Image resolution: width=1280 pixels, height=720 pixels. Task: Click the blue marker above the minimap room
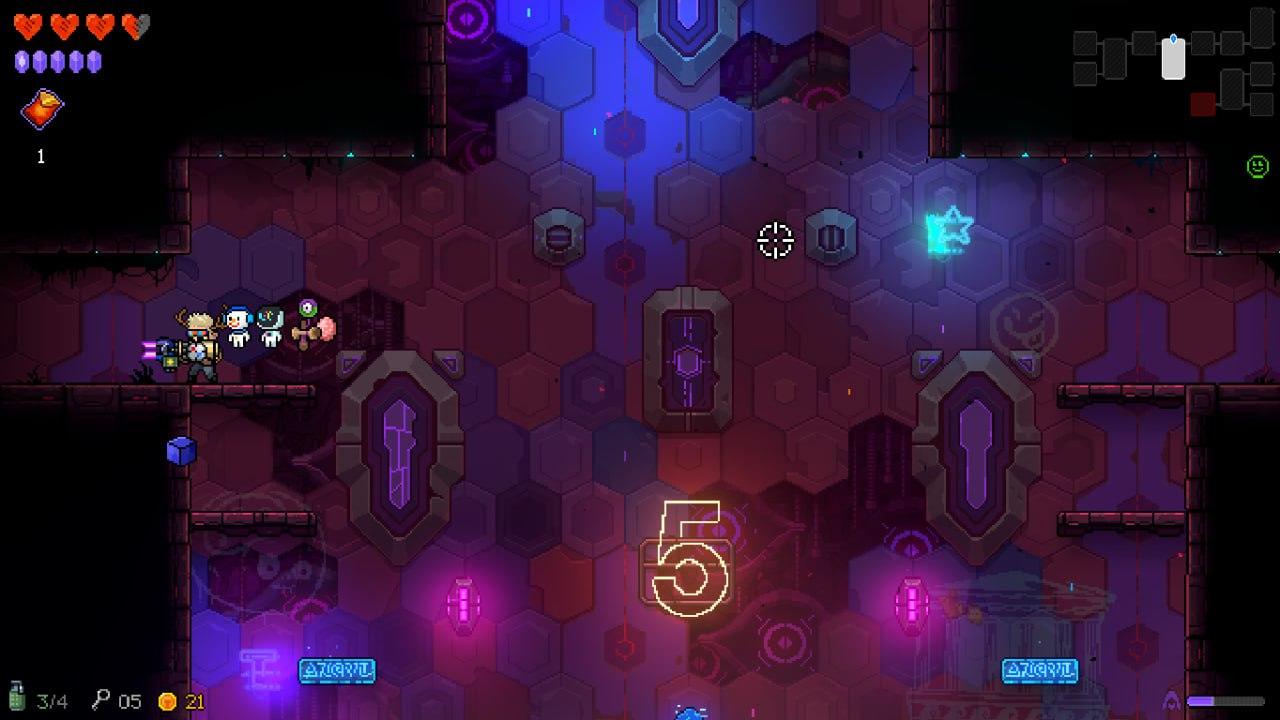click(1174, 40)
